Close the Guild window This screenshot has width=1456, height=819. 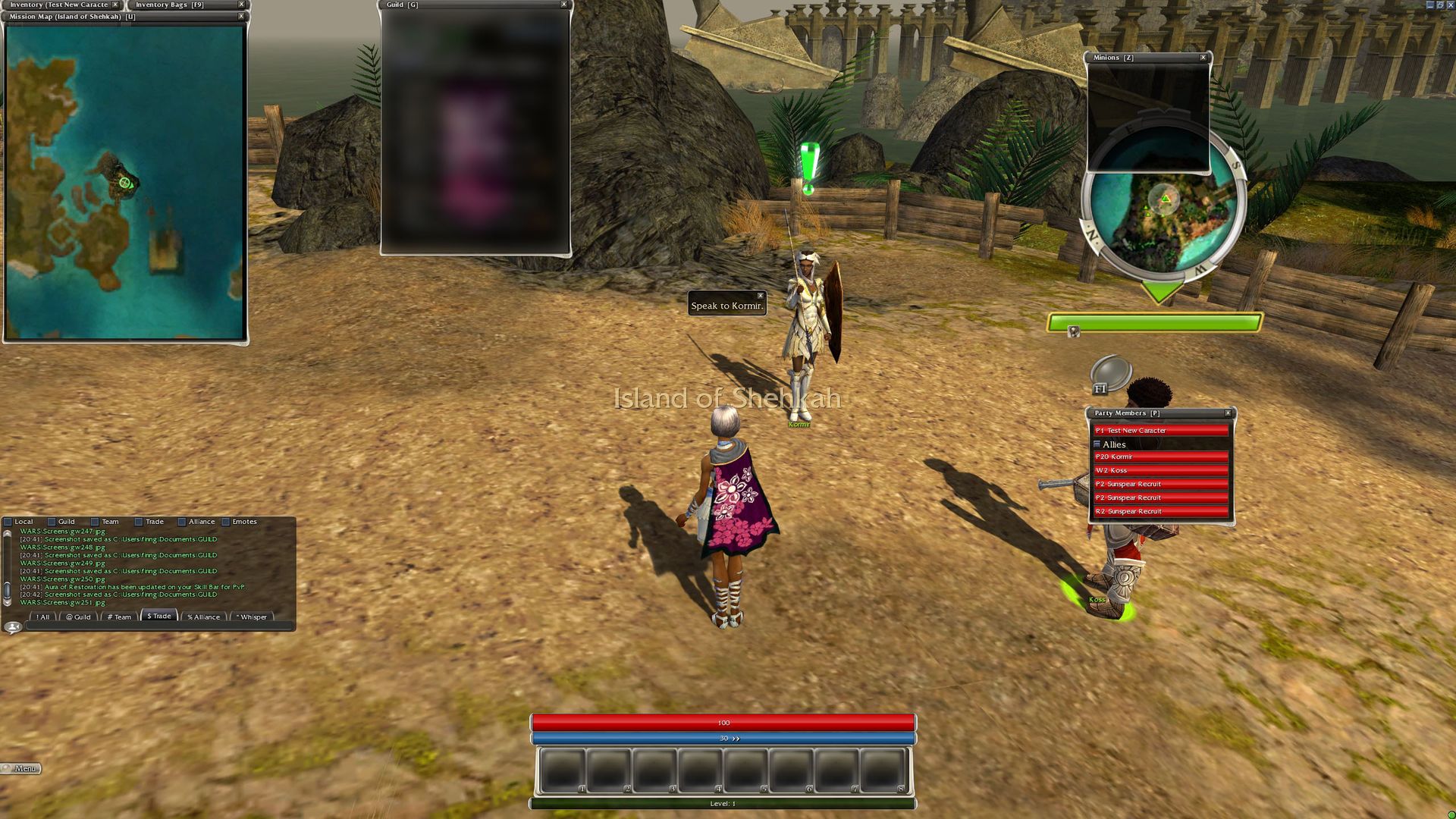(x=563, y=5)
